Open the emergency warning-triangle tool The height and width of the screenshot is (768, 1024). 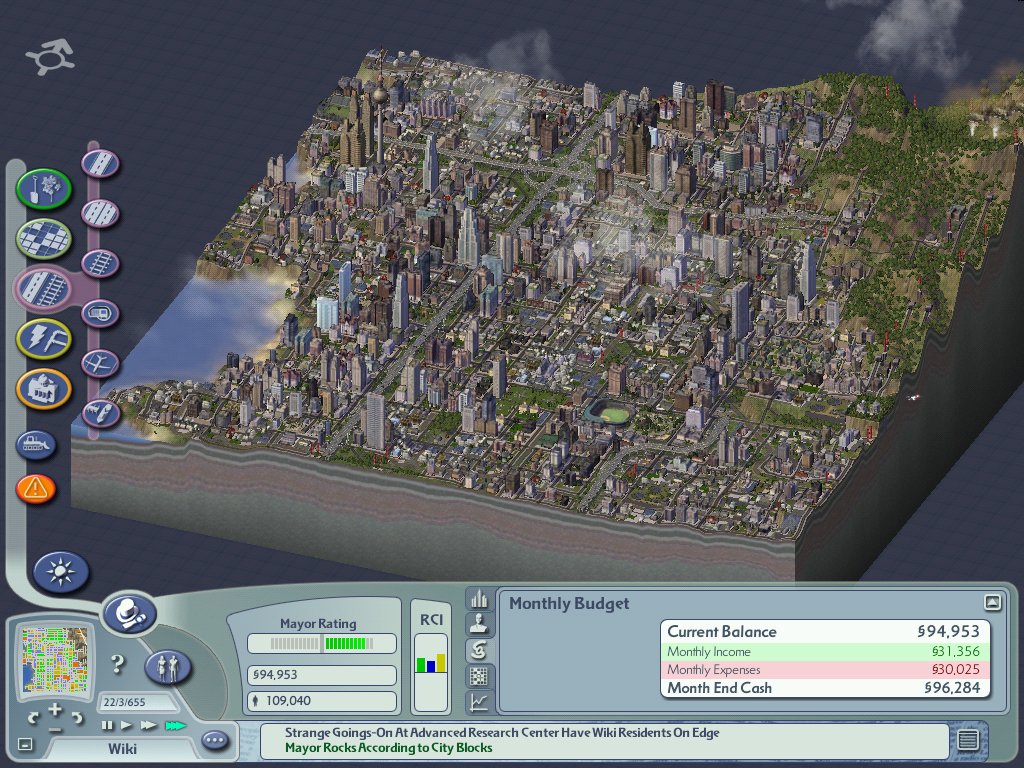click(36, 489)
